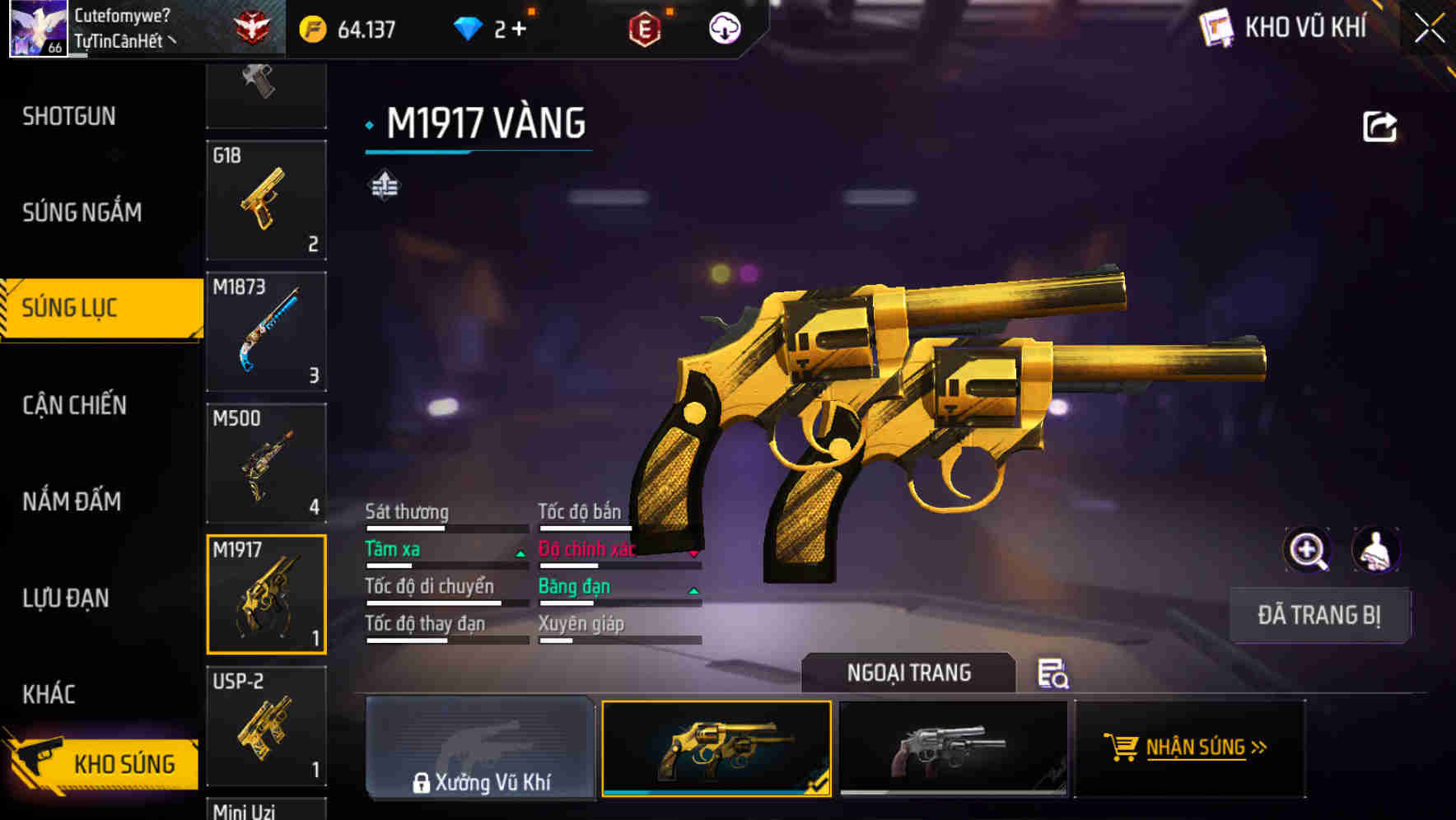1456x820 pixels.
Task: Follow the Nhận Súng link
Action: pos(1190,748)
